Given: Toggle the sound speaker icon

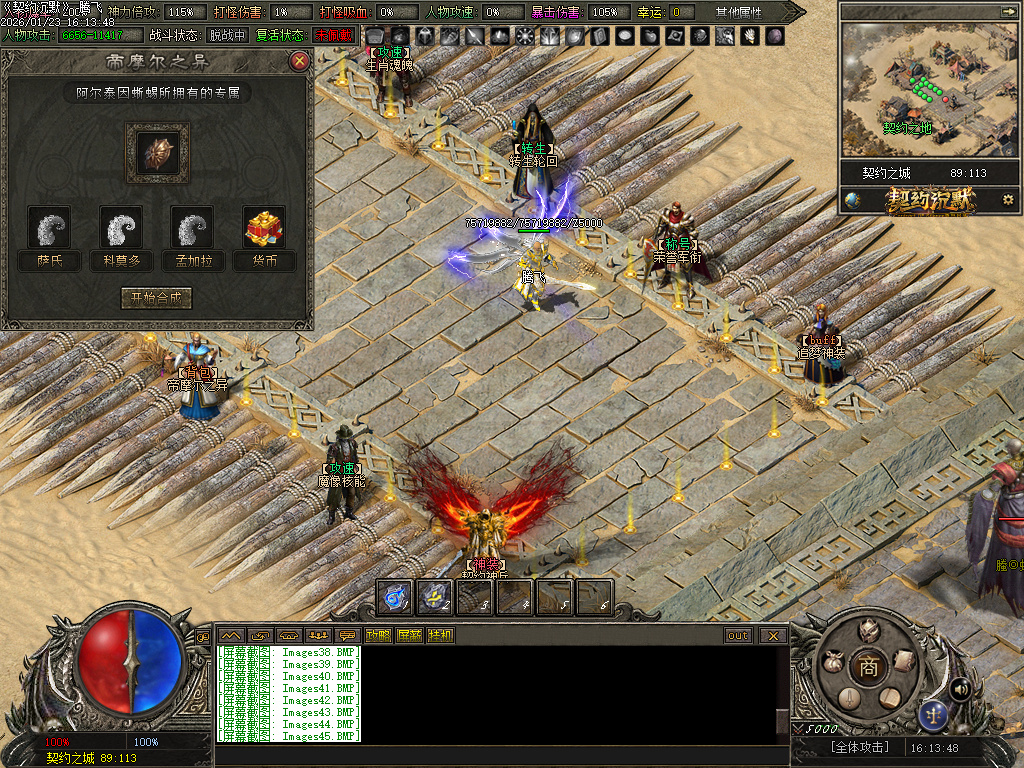Looking at the screenshot, I should point(960,688).
